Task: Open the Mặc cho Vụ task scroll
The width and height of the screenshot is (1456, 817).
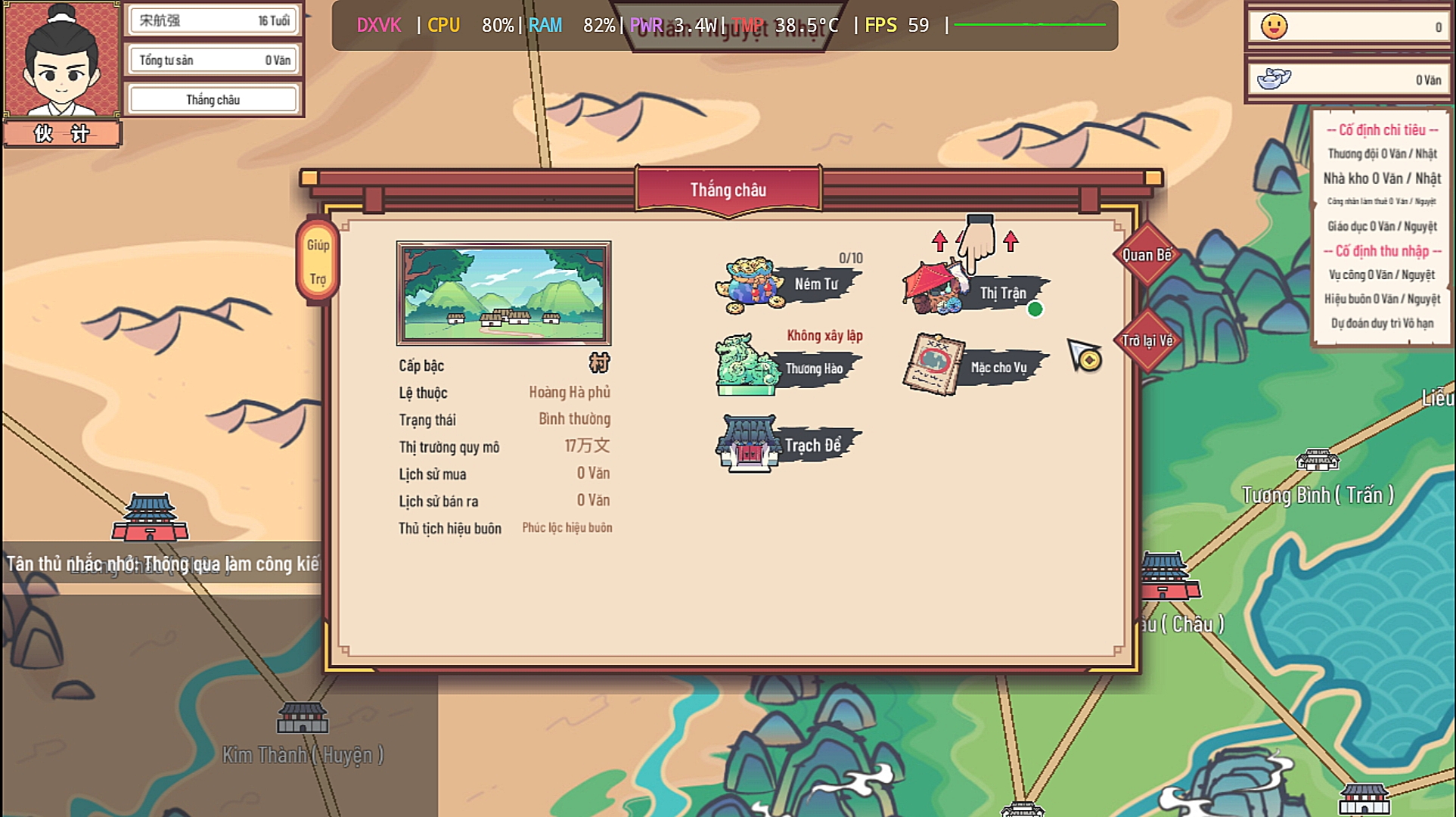Action: click(976, 367)
